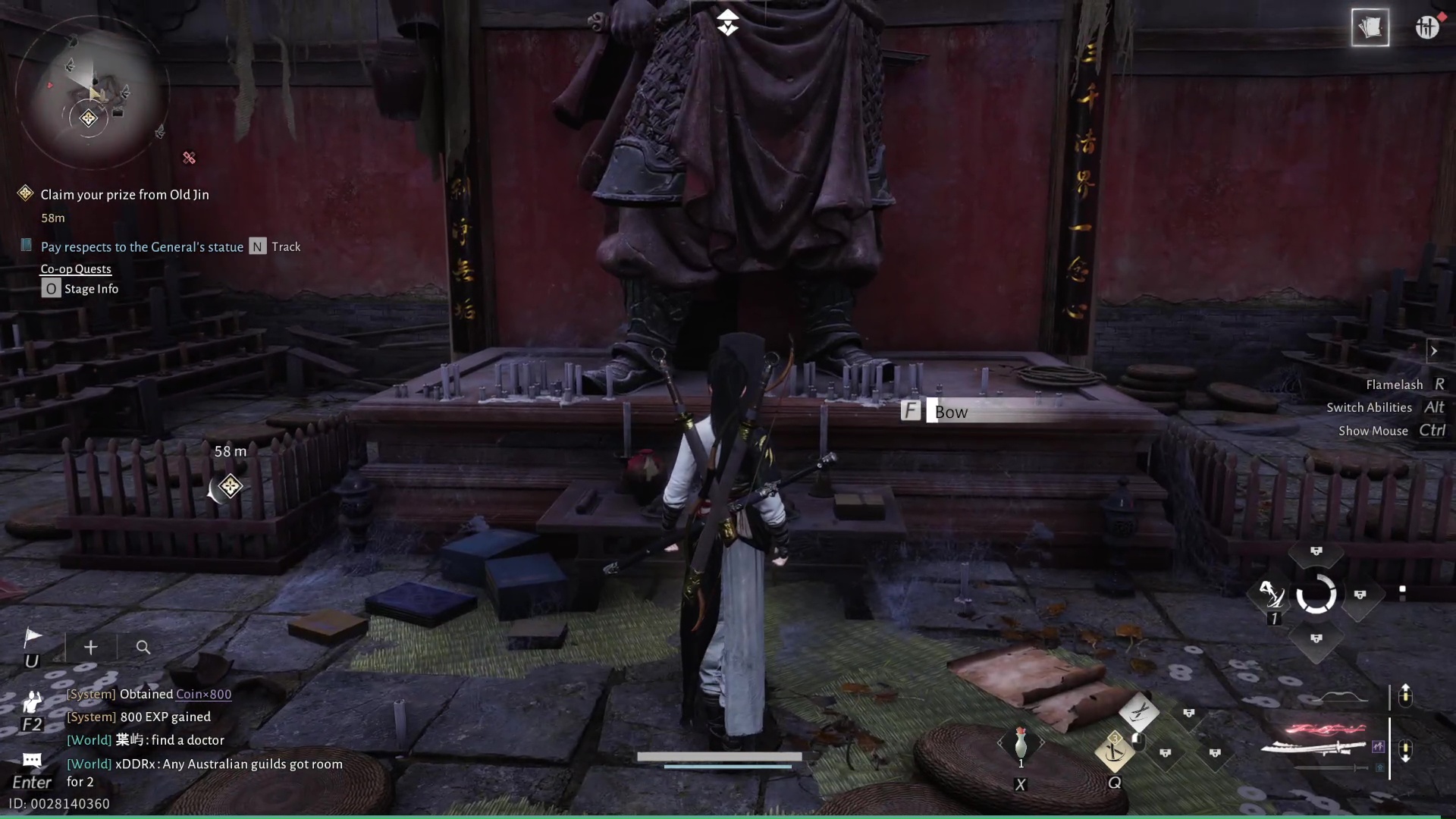
Task: Open the Co-op Quests link
Action: [76, 269]
